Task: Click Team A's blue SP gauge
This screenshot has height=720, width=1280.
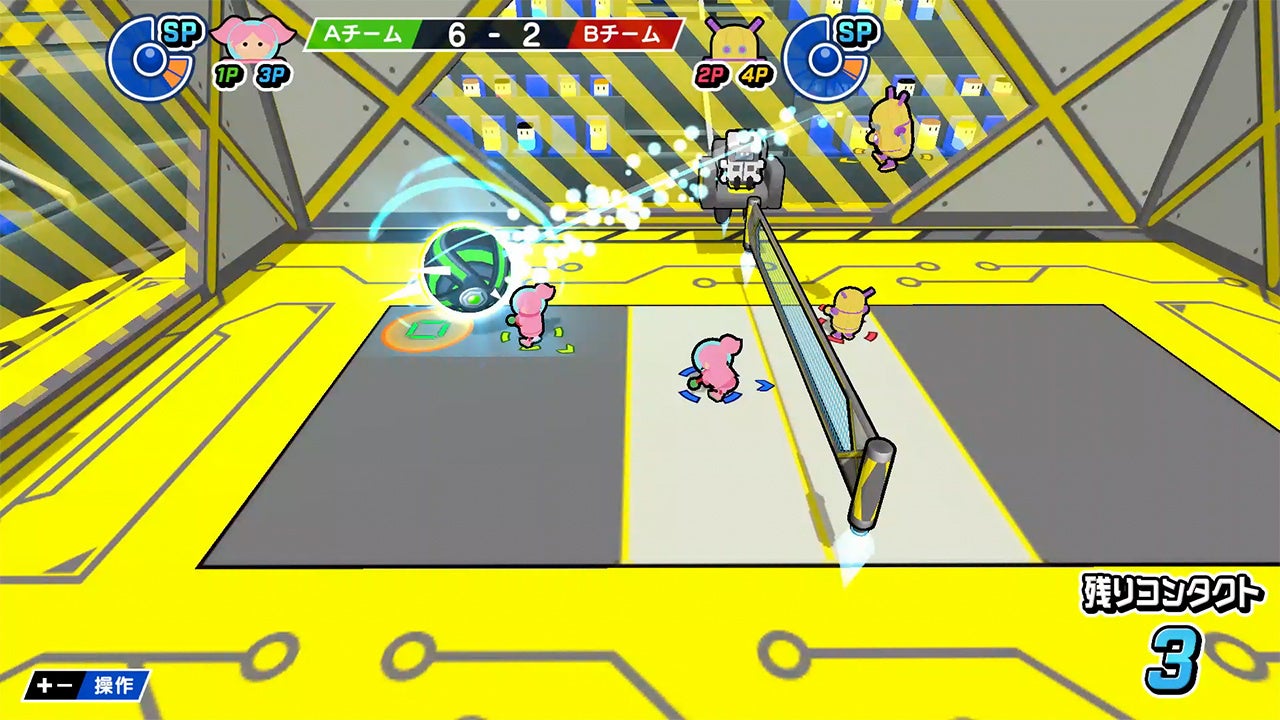Action: click(150, 58)
